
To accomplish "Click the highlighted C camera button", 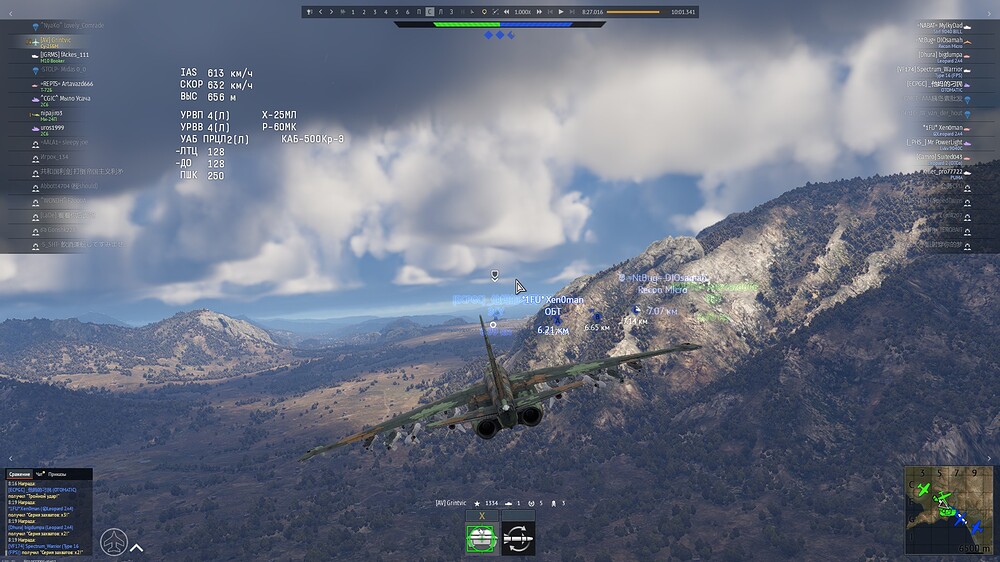I will pyautogui.click(x=429, y=12).
